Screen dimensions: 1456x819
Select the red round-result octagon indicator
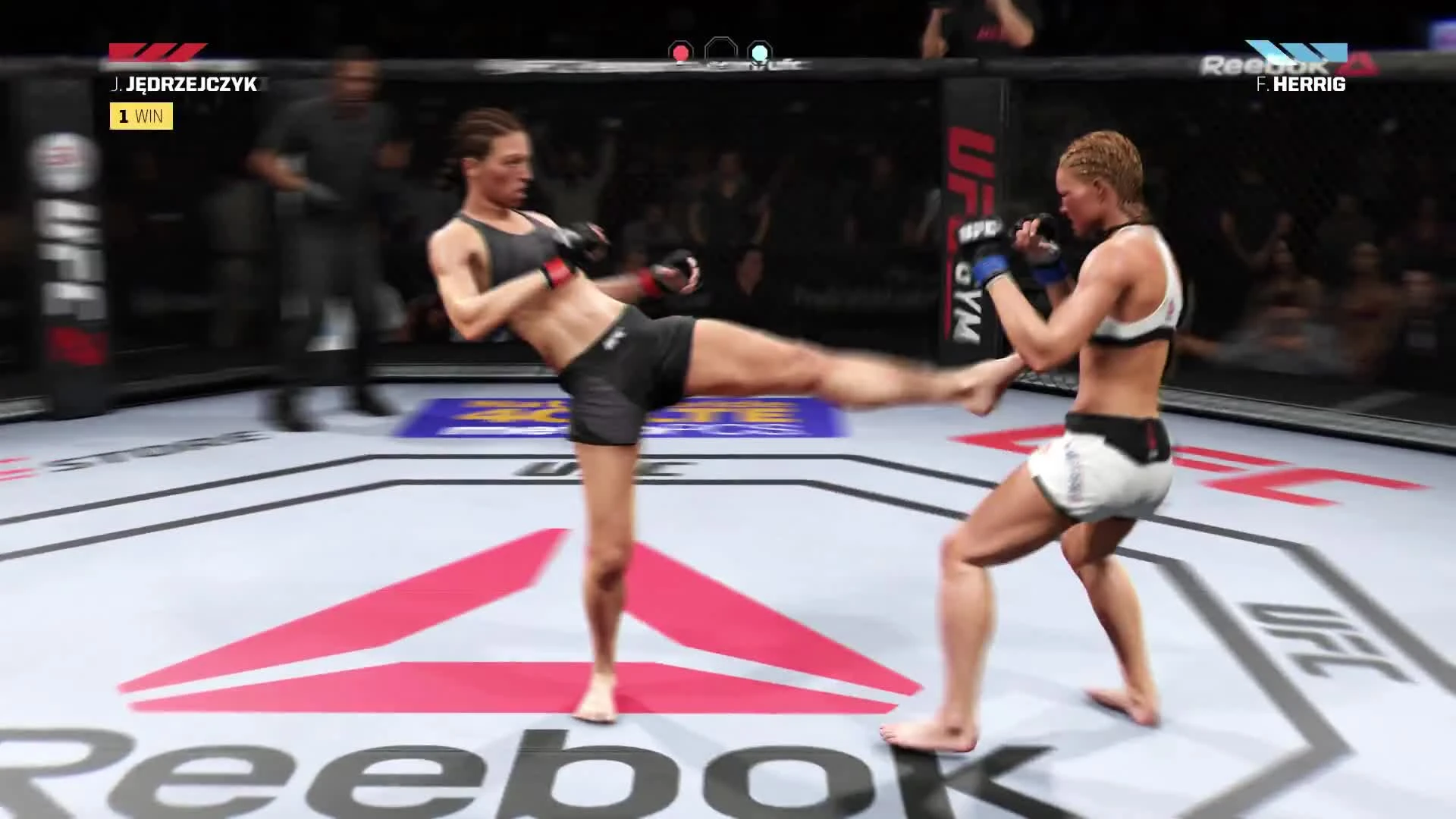680,53
